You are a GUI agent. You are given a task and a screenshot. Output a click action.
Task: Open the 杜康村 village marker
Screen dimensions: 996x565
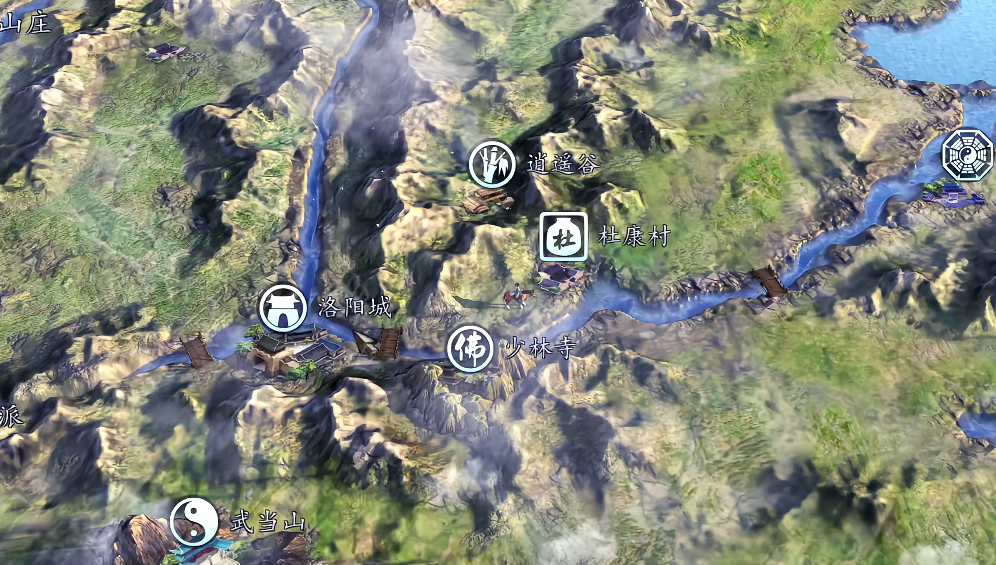tap(563, 237)
